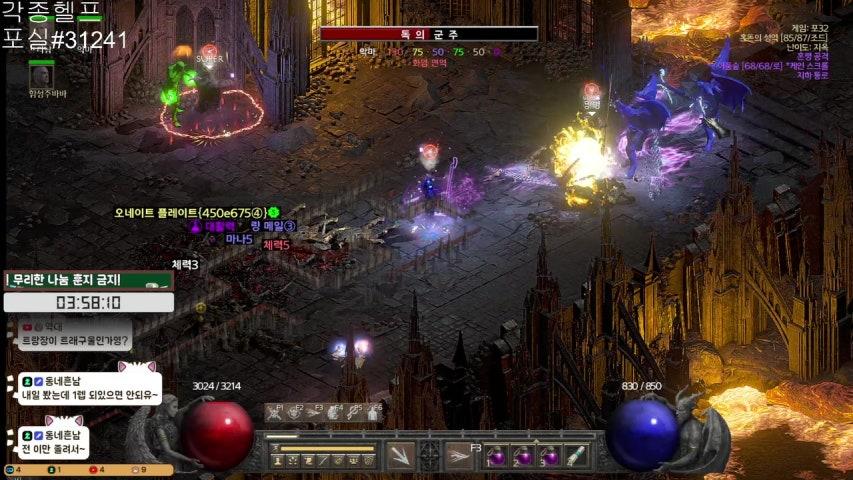This screenshot has height=480, width=853.
Task: Use the scroll in the fourth belt slot
Action: click(x=574, y=456)
